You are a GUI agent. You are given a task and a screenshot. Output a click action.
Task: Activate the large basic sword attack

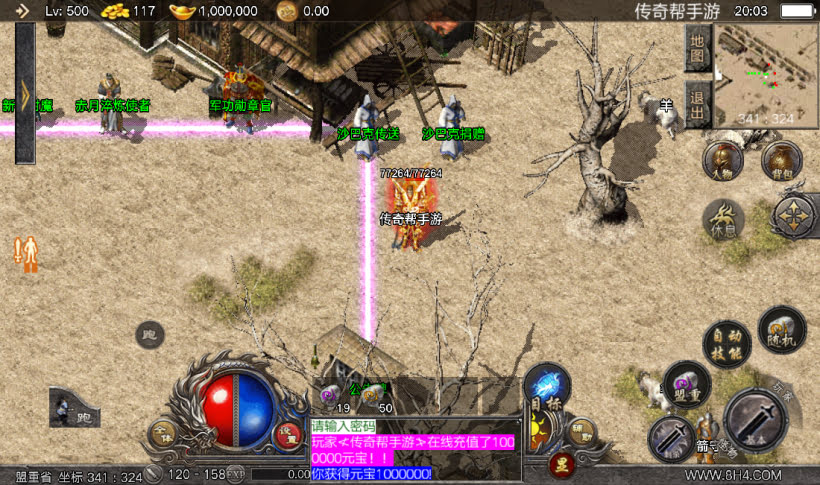[x=757, y=419]
